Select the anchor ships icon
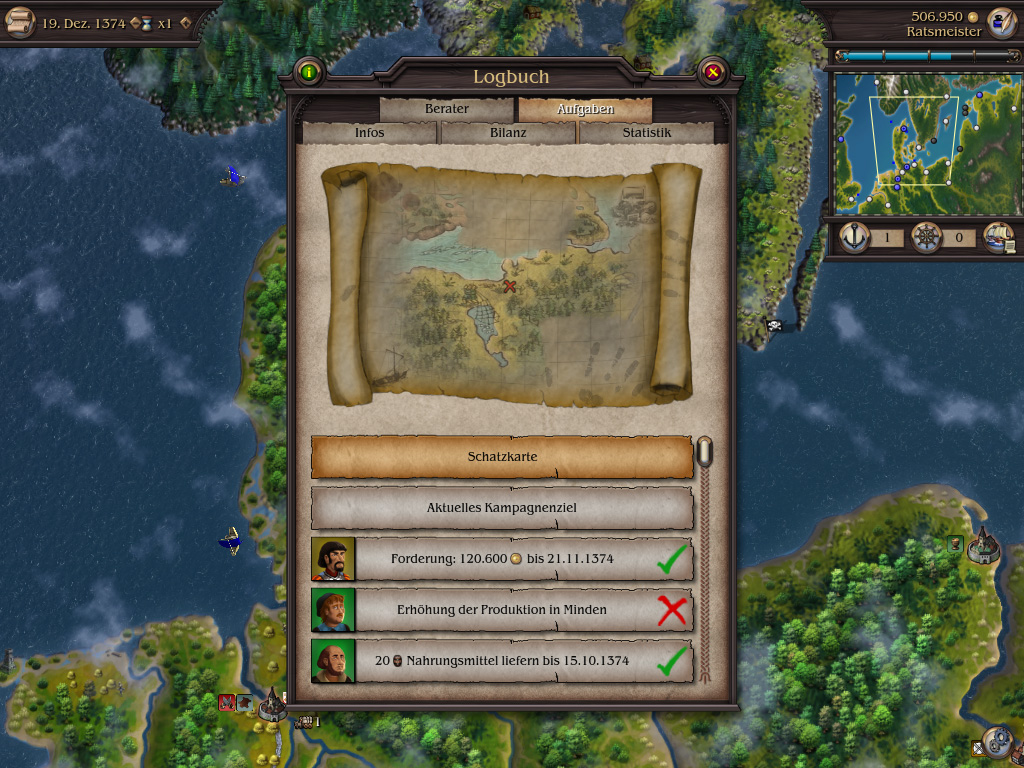 tap(854, 238)
